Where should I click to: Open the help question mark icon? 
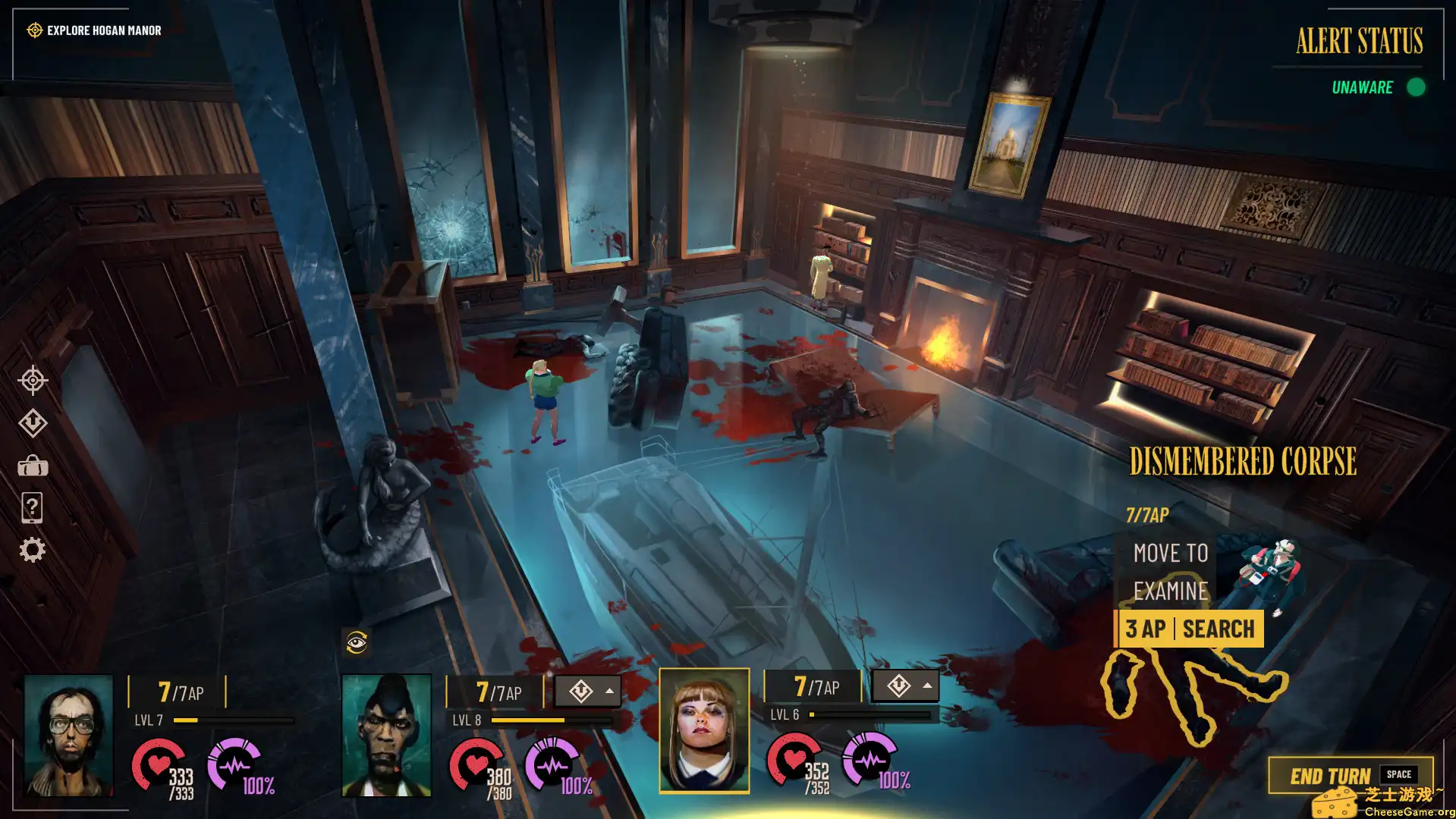coord(33,507)
